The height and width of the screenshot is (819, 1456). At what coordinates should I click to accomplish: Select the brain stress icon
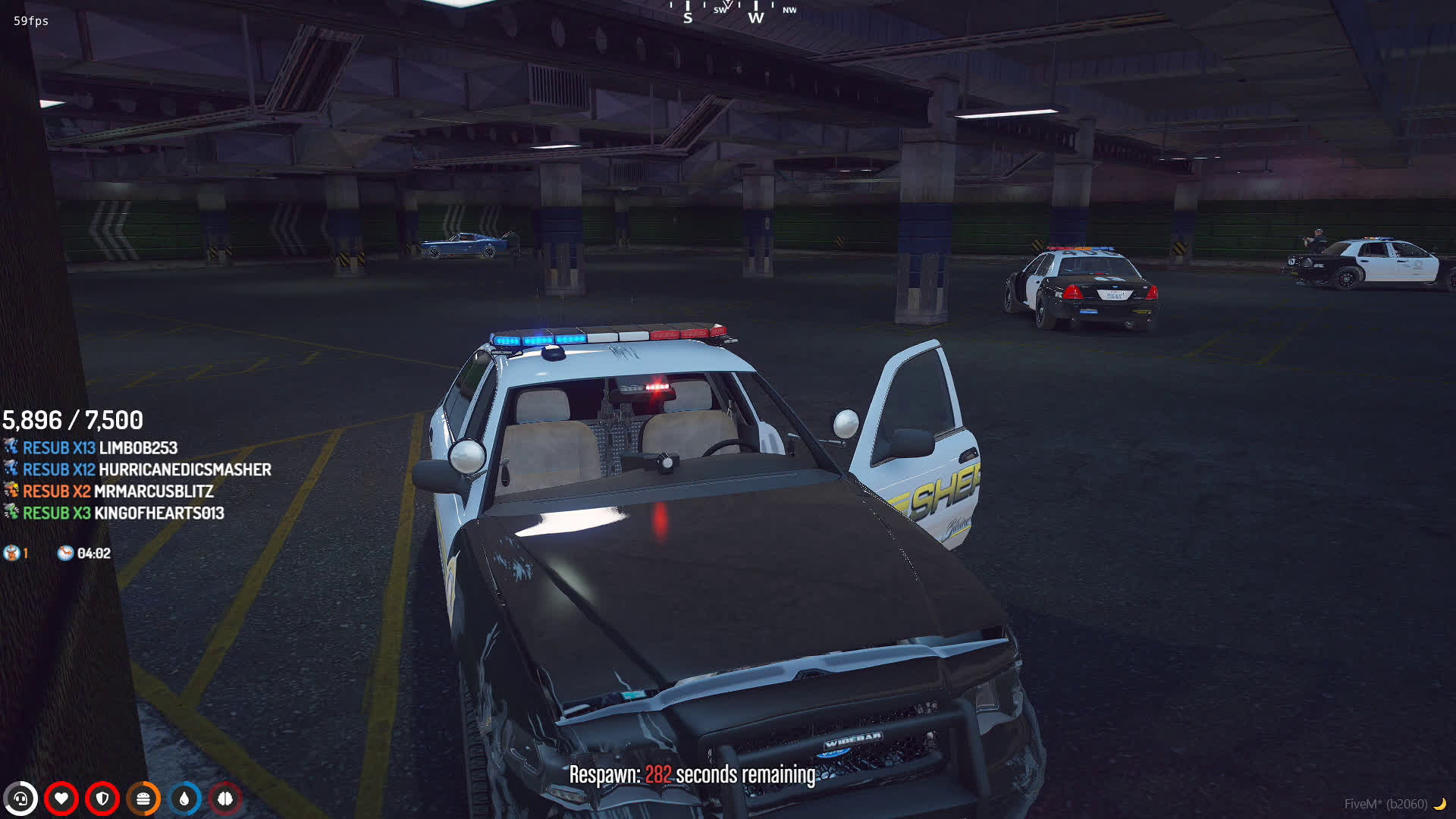coord(225,799)
